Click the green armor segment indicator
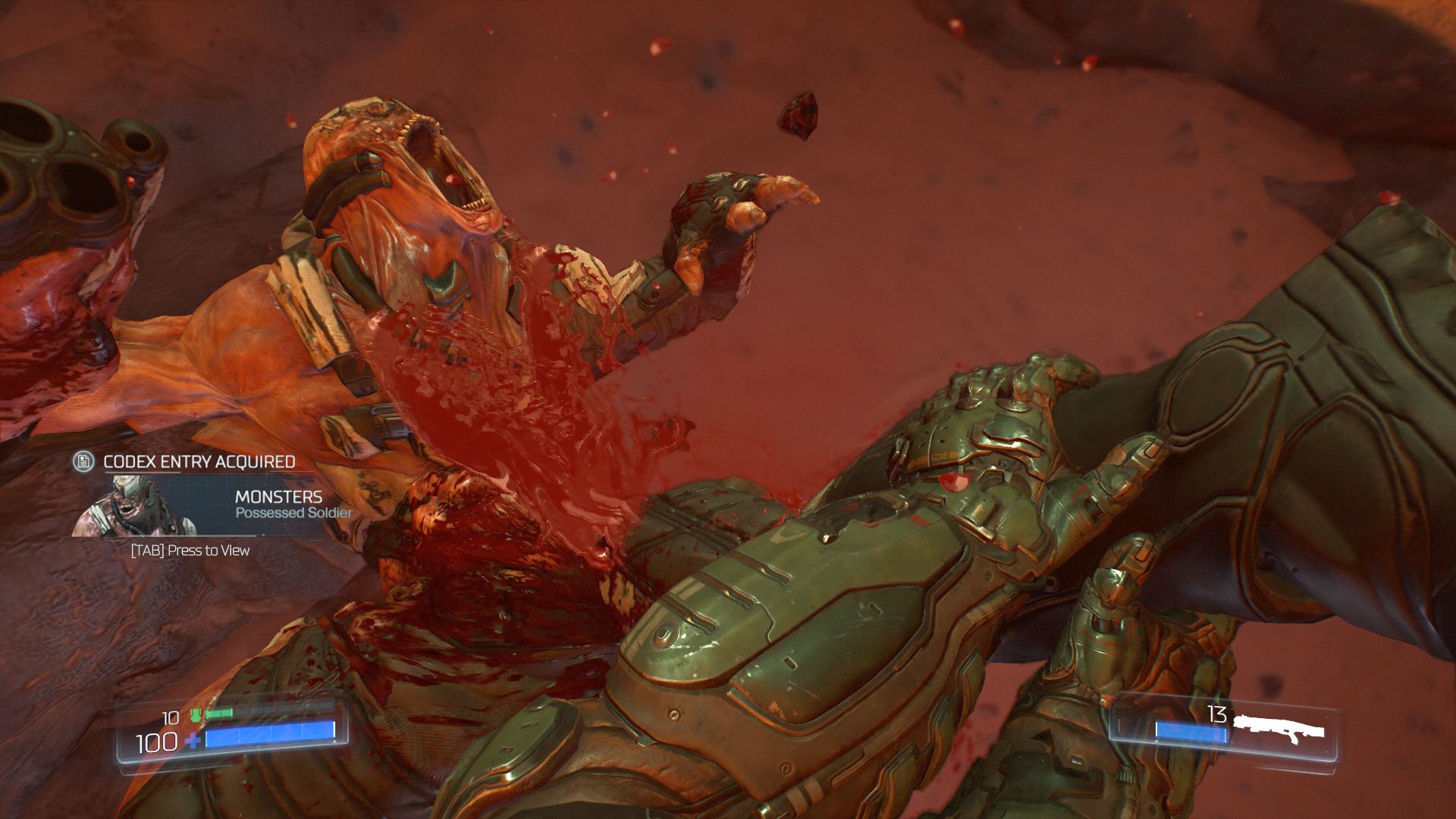 [220, 714]
